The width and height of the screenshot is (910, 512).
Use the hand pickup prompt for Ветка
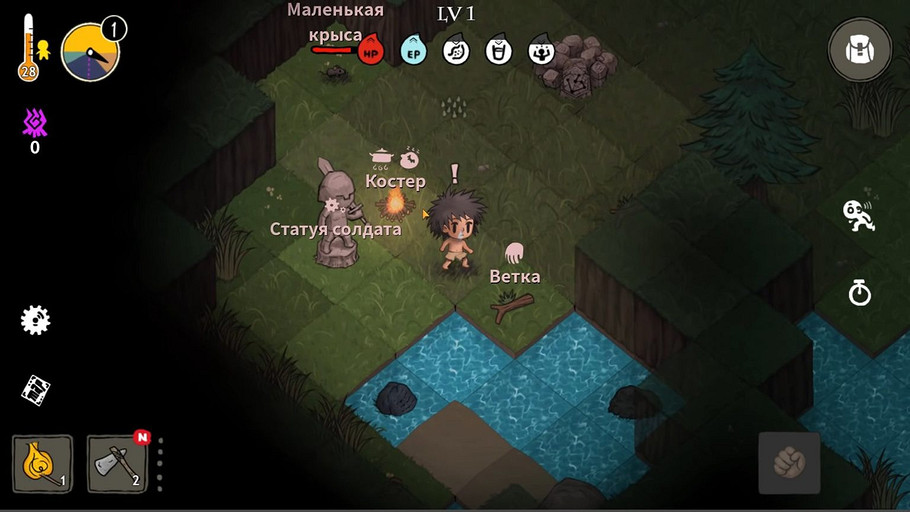tap(514, 252)
